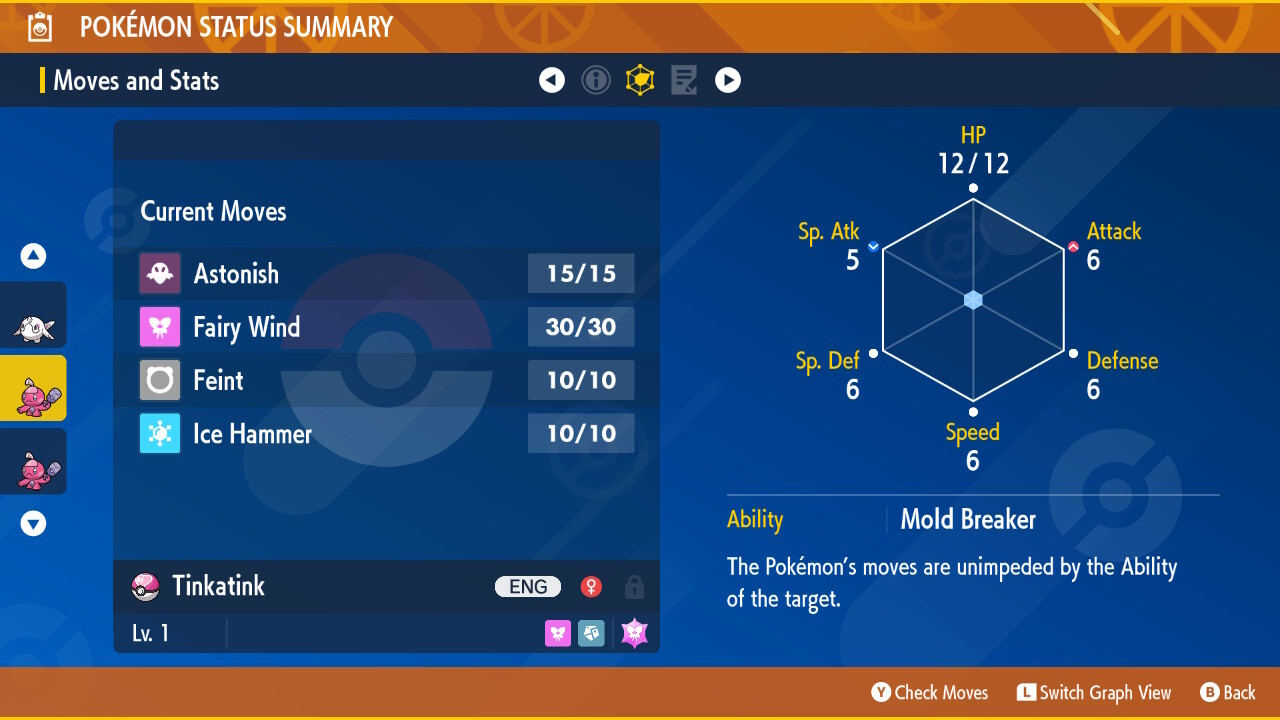Click the Mold Breaker ability name
1280x720 pixels.
(968, 520)
